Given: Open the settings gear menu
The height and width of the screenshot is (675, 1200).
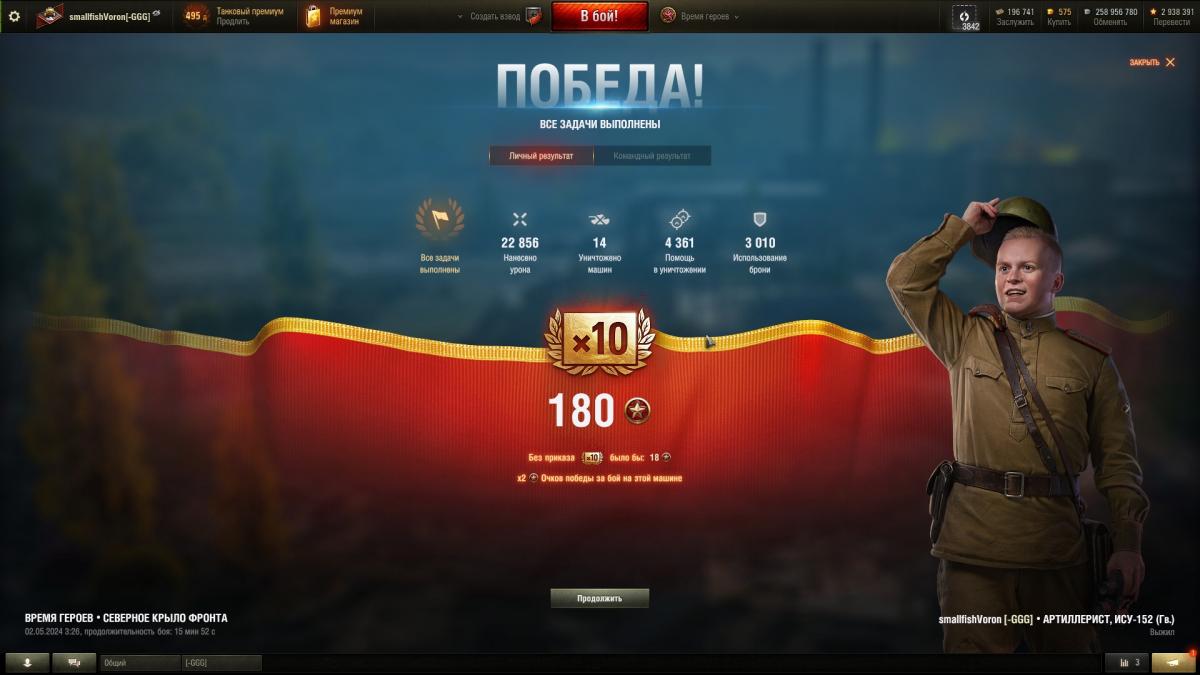Looking at the screenshot, I should tap(14, 16).
